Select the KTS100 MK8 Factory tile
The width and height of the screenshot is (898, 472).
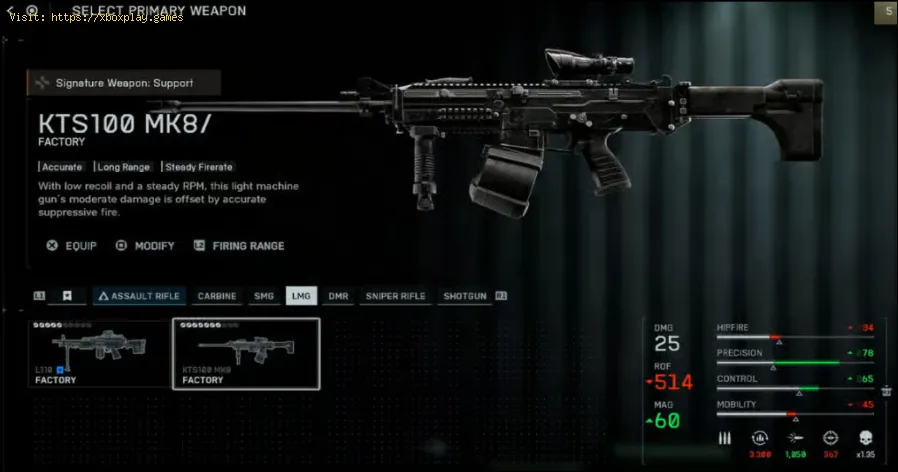(x=246, y=353)
